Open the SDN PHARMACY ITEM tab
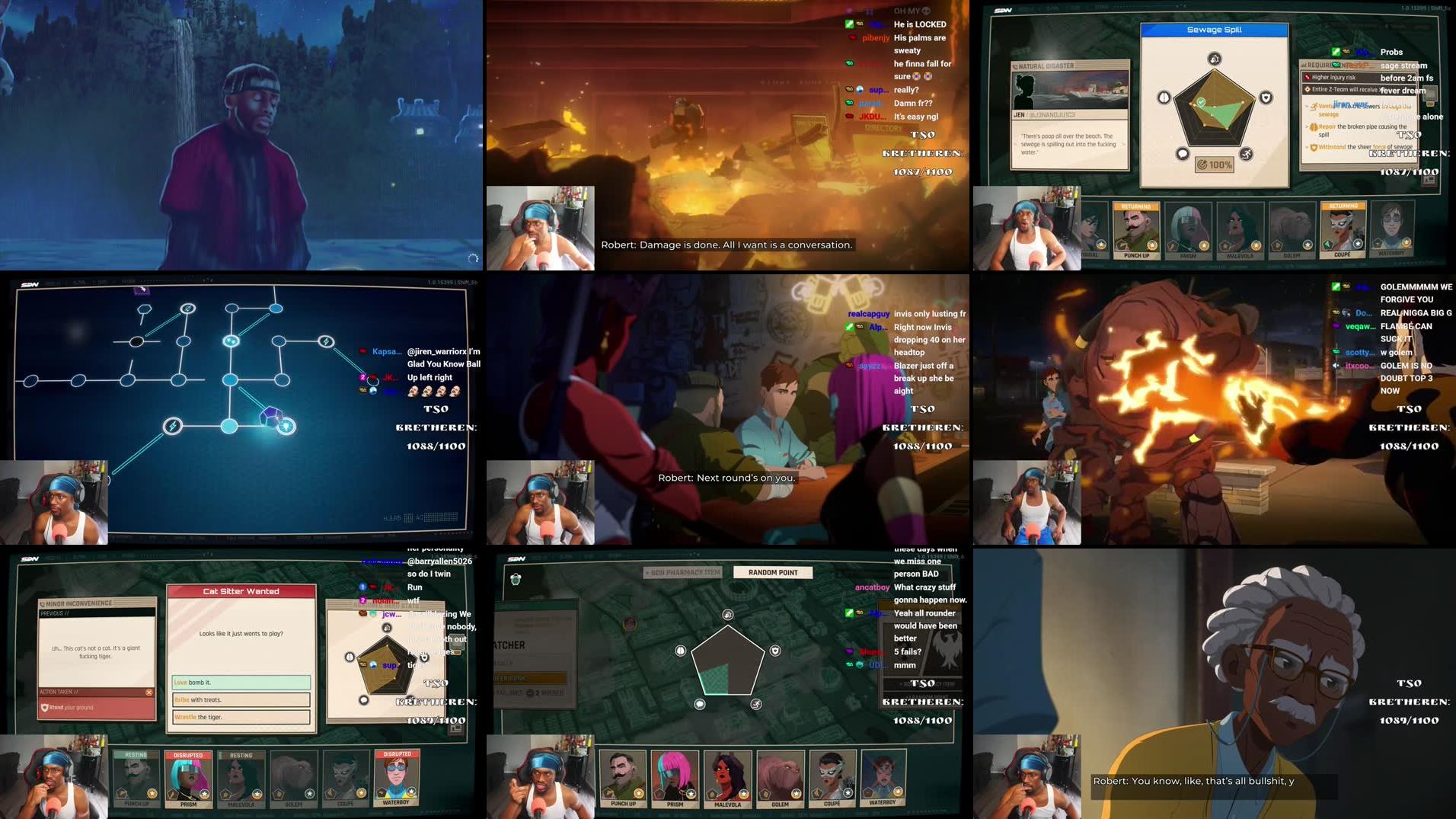The image size is (1456, 819). pyautogui.click(x=682, y=572)
